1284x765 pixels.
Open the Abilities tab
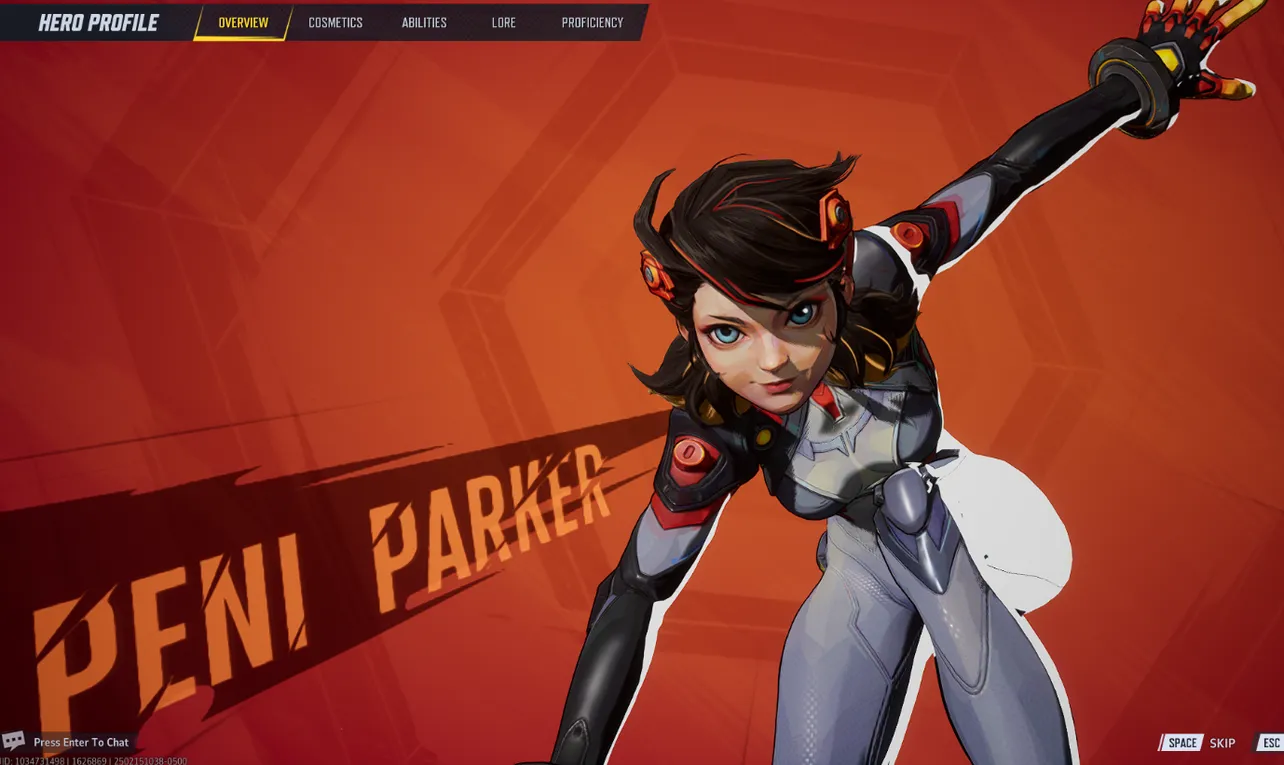click(x=424, y=22)
